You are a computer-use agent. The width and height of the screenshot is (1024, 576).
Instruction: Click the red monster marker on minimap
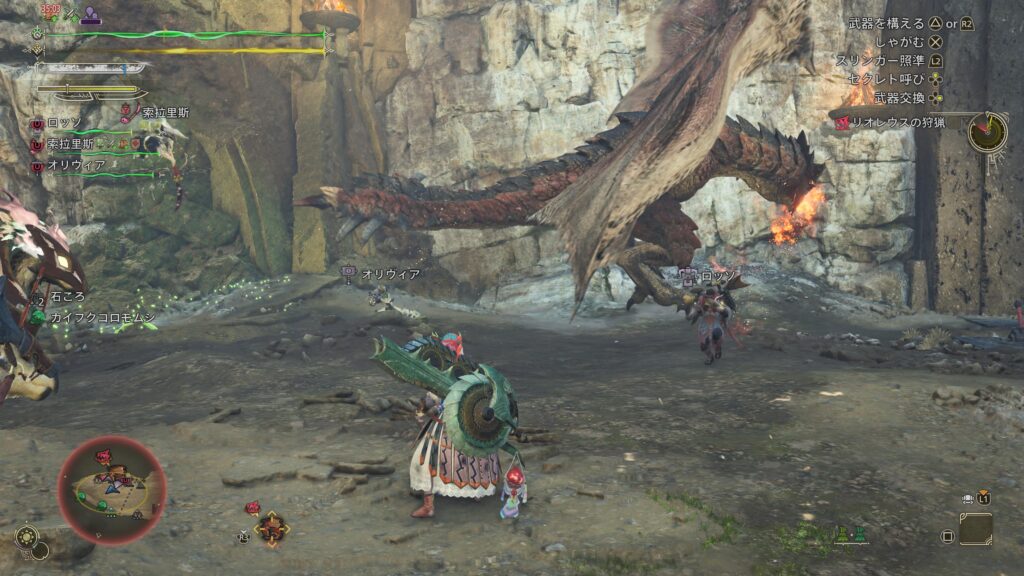click(x=103, y=457)
